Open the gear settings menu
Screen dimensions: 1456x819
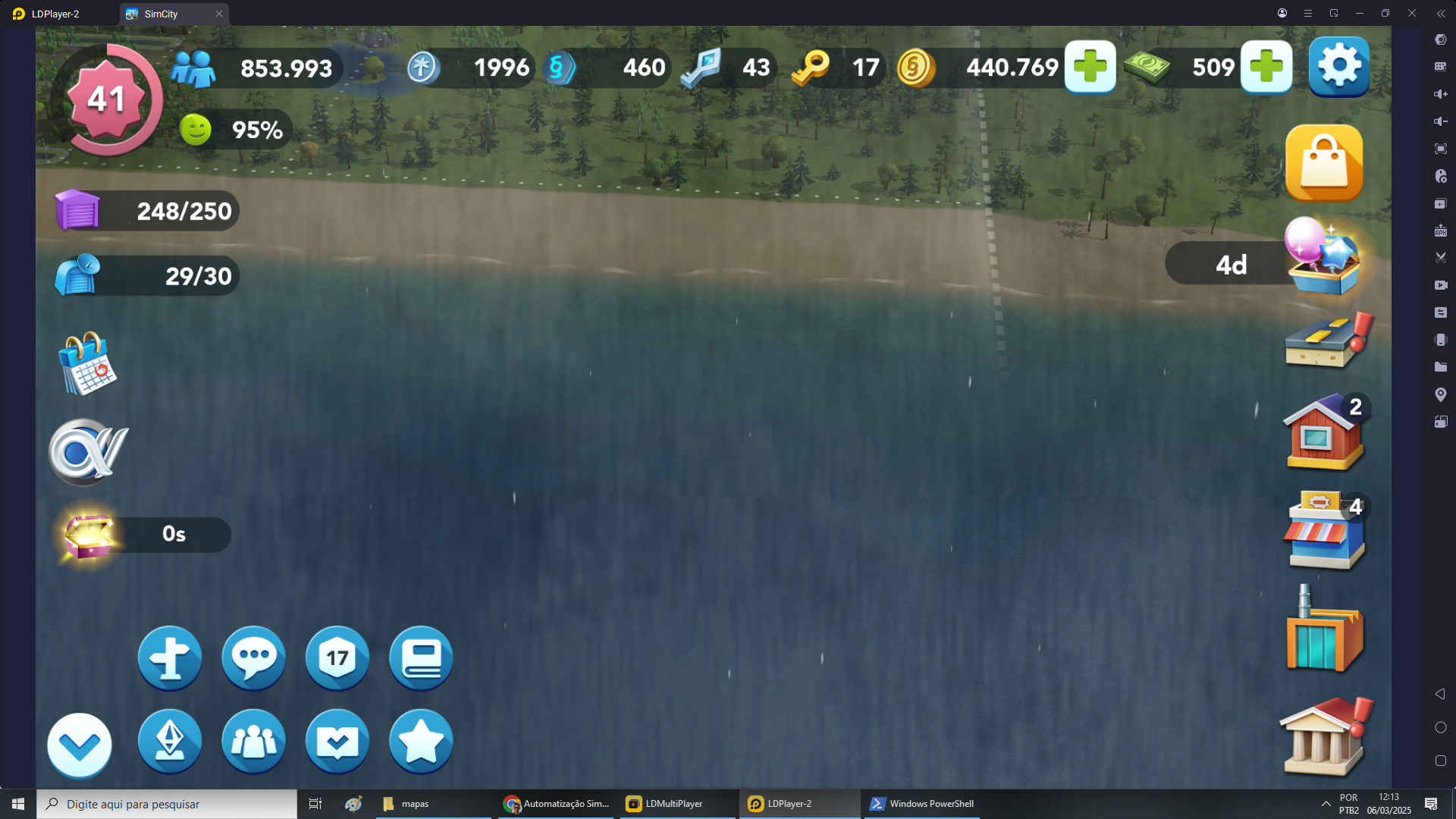1338,67
